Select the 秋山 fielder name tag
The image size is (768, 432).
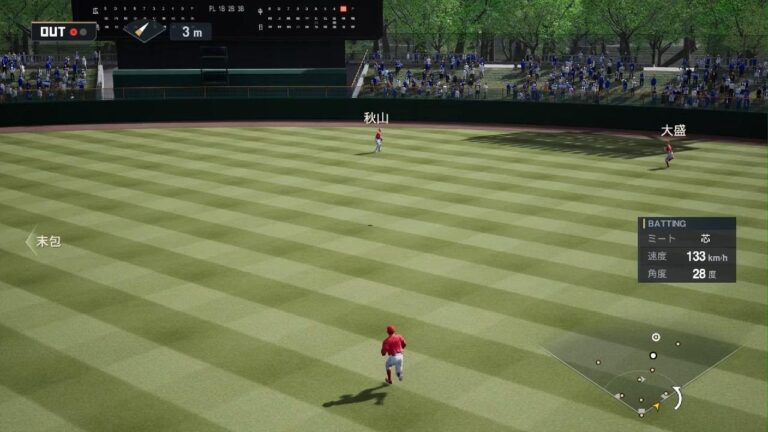tap(376, 118)
